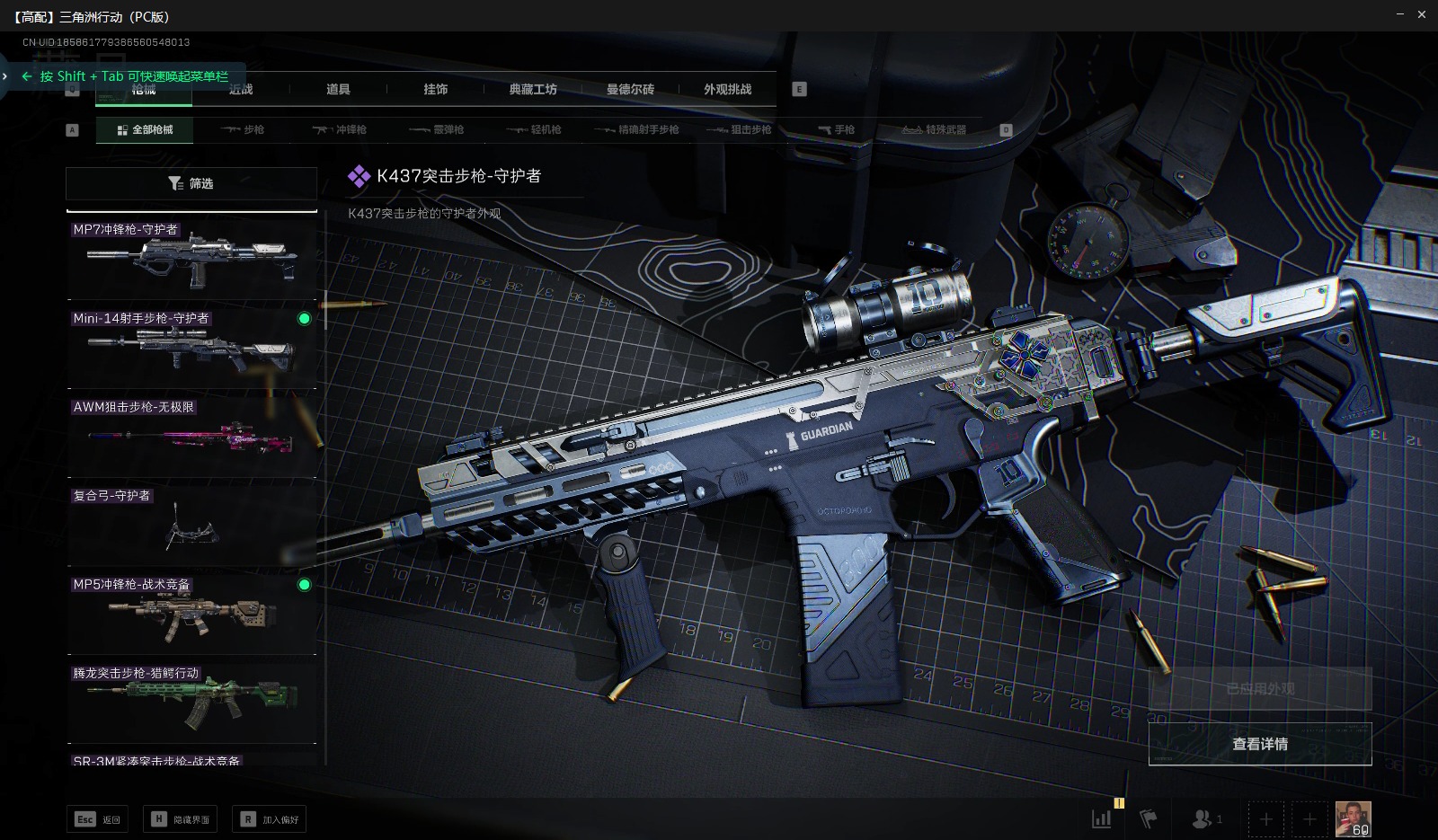Image resolution: width=1438 pixels, height=840 pixels.
Task: Select the 腾龙突击步枪-猎鳄行动 skin
Action: [191, 702]
